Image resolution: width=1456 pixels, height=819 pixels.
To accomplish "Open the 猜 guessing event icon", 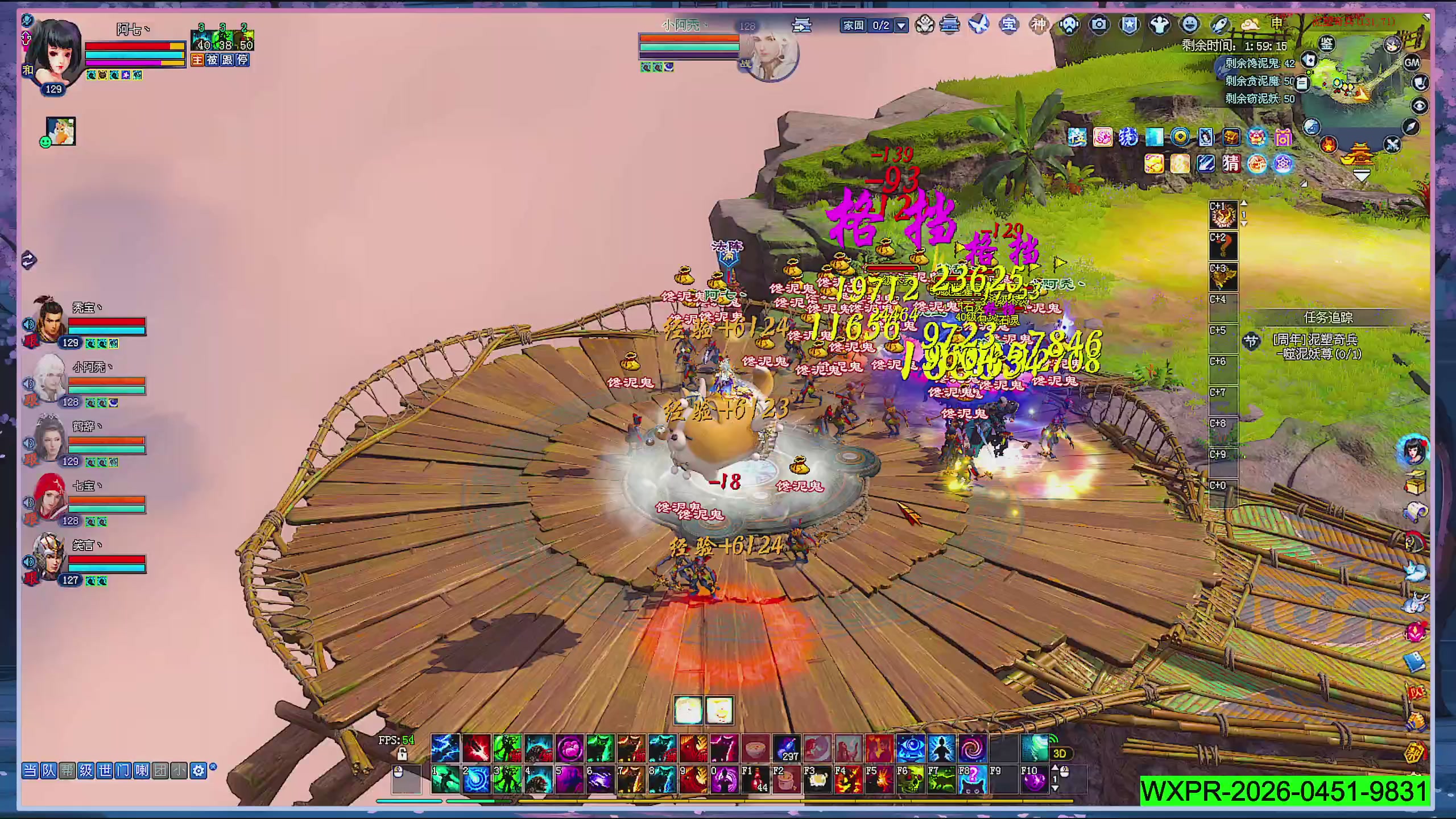I will [x=1231, y=164].
